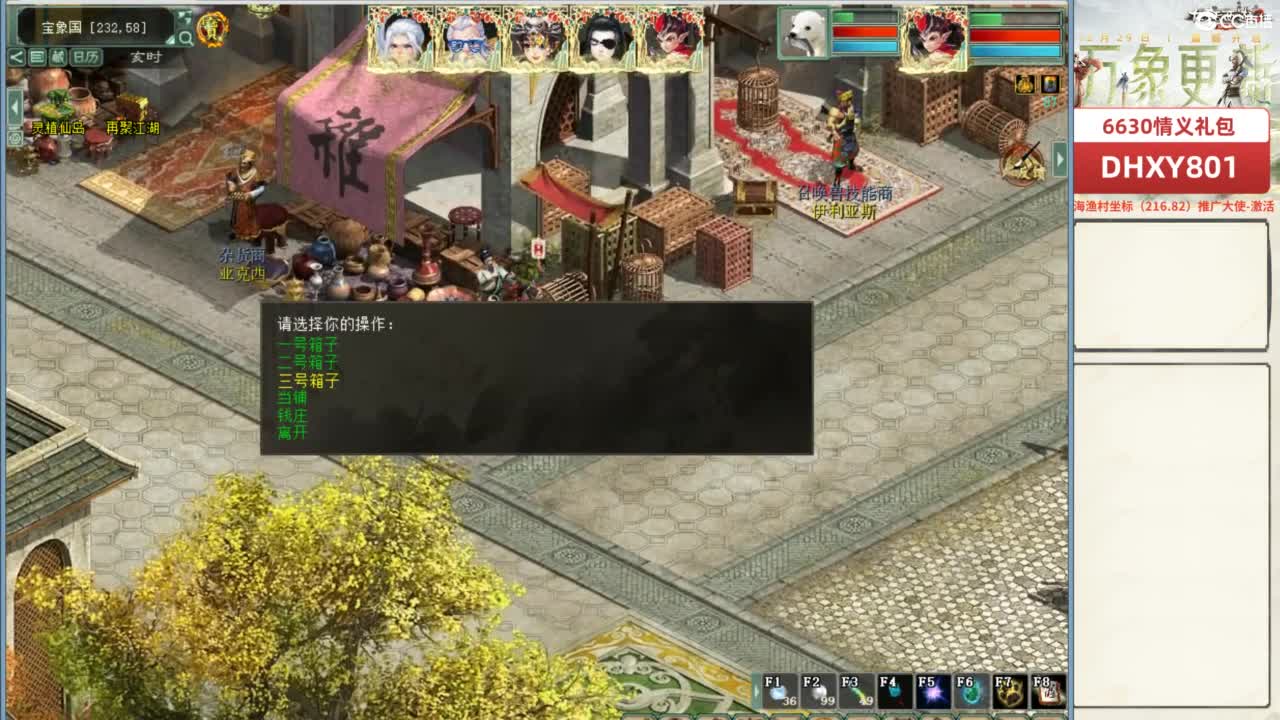
Task: Click the magnifying glass search icon near the coordinates
Action: pyautogui.click(x=185, y=35)
